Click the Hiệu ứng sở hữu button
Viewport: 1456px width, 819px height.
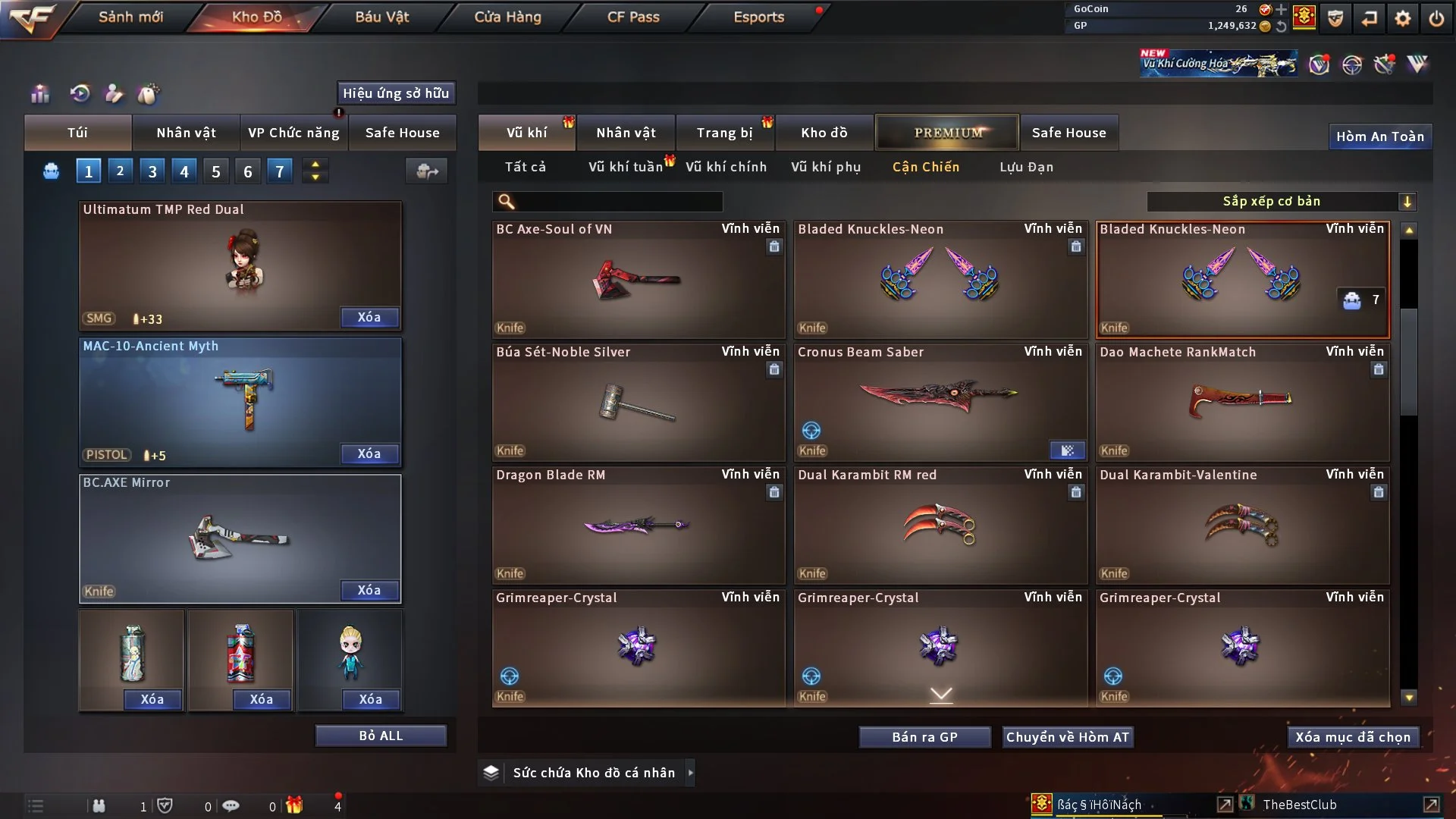396,93
